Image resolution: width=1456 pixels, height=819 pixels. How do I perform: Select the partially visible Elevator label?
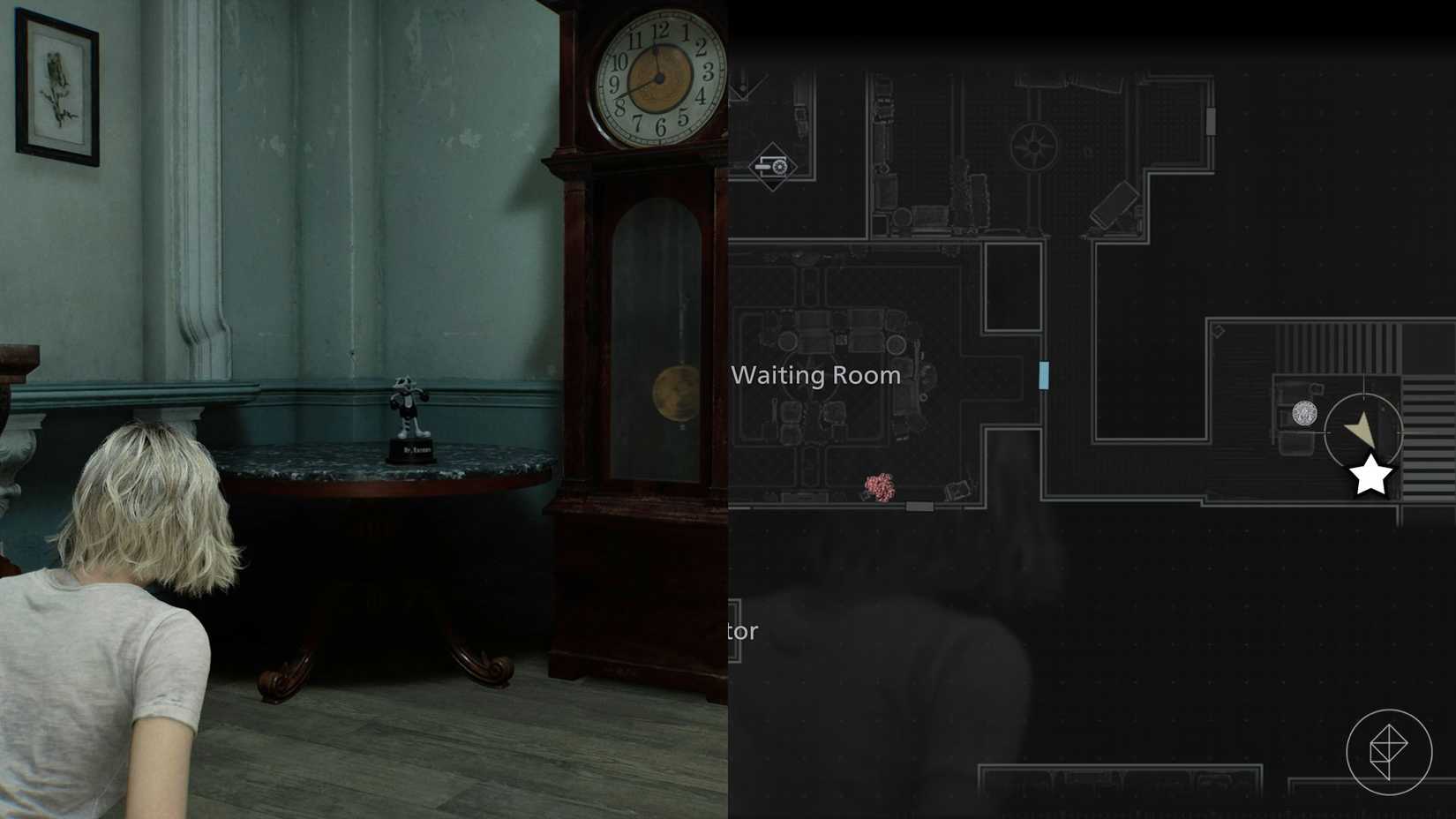(x=742, y=632)
